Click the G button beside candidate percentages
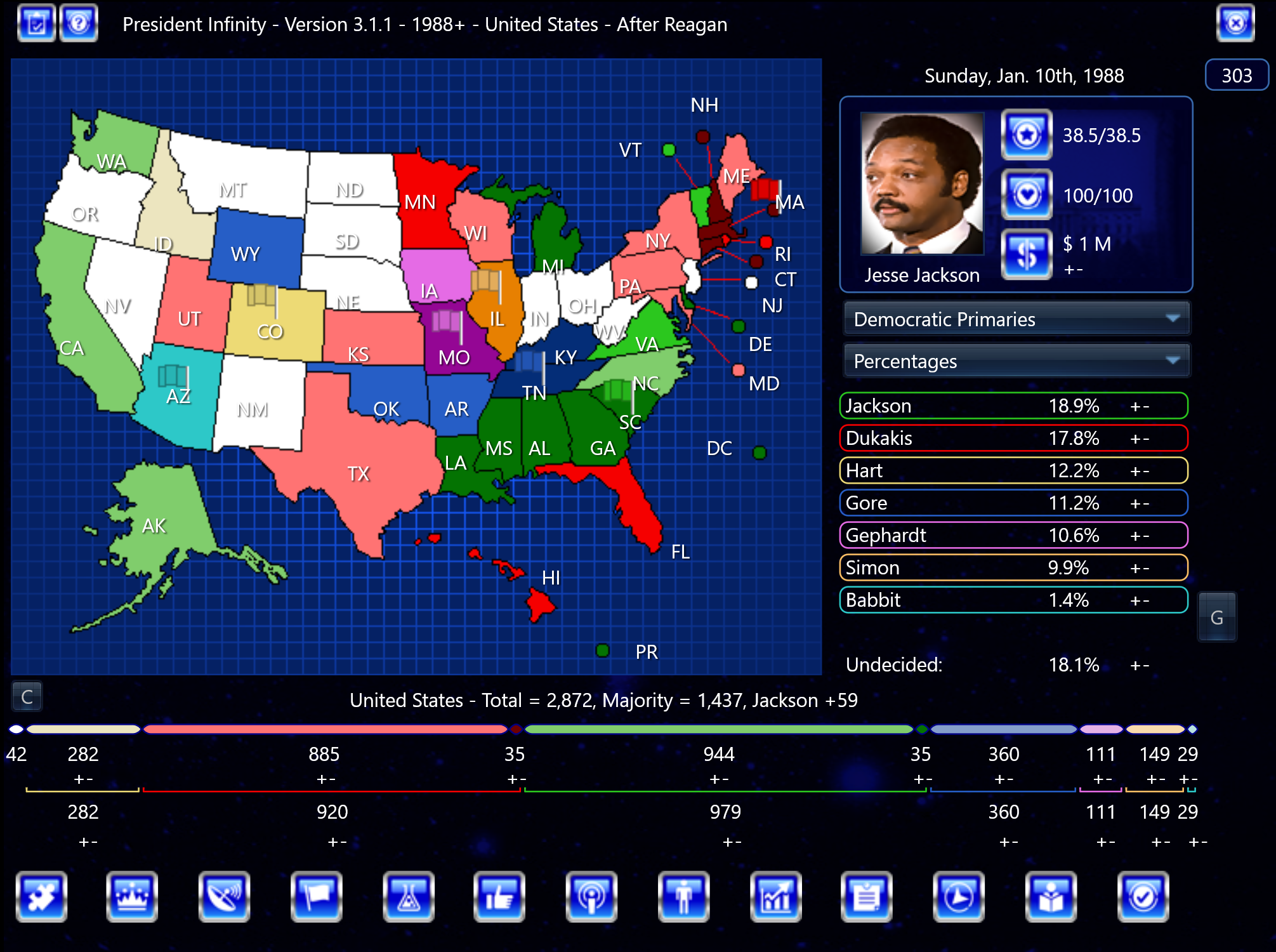 [x=1217, y=616]
